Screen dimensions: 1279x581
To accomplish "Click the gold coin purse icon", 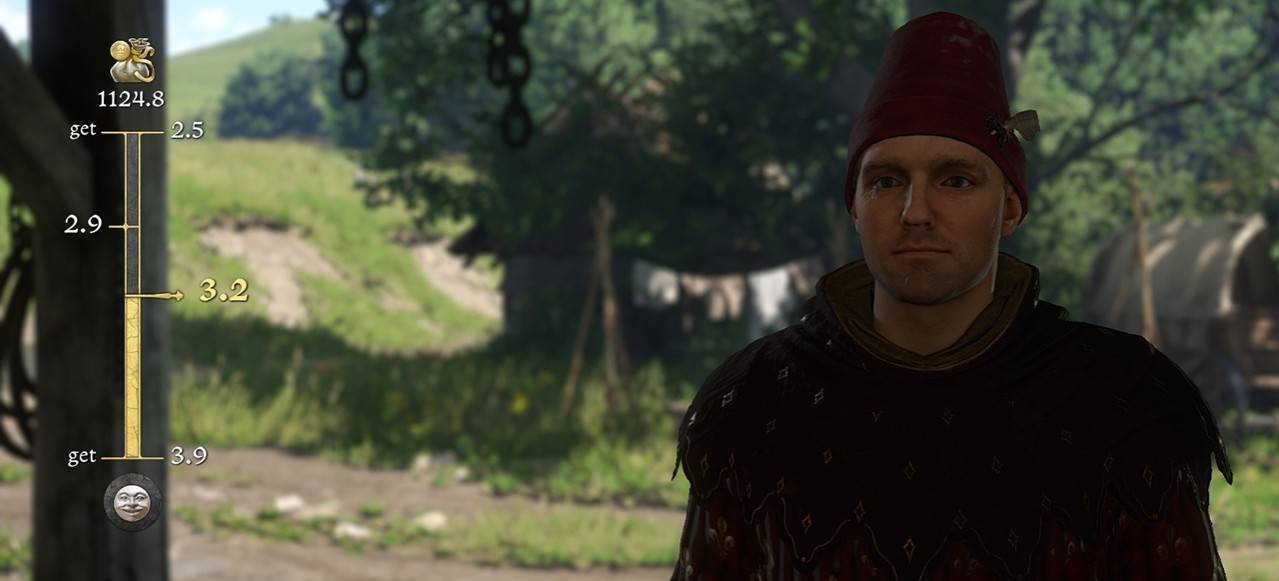I will tap(131, 61).
